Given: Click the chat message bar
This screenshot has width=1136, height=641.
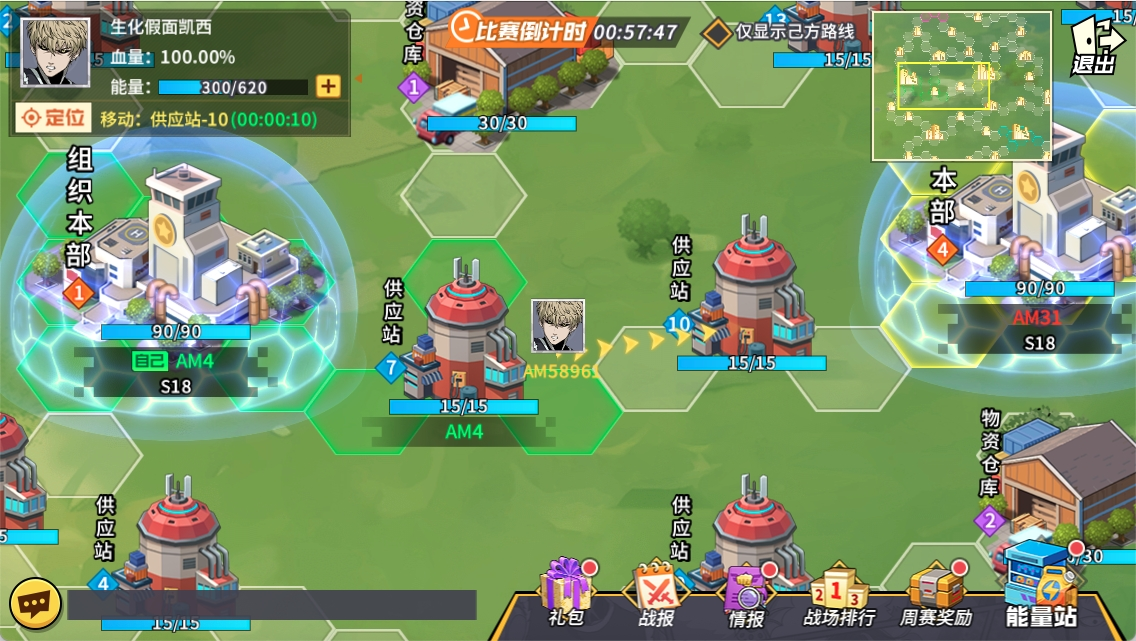Looking at the screenshot, I should pyautogui.click(x=272, y=605).
